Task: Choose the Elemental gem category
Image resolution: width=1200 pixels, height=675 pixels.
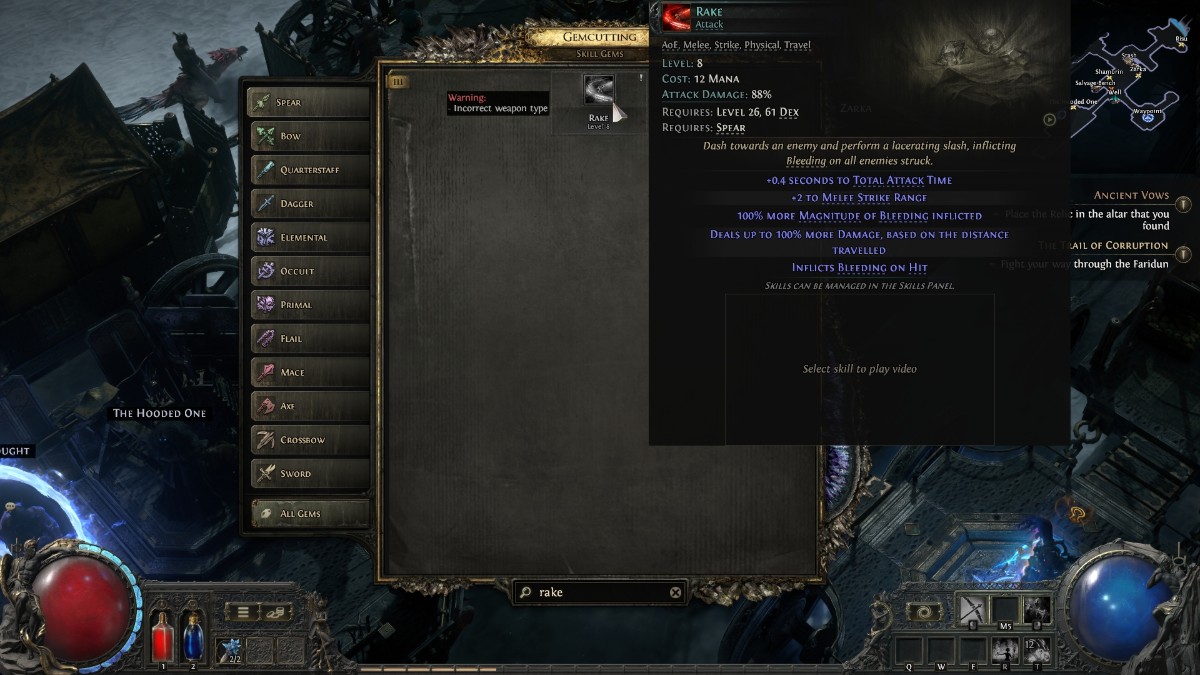Action: [x=308, y=238]
